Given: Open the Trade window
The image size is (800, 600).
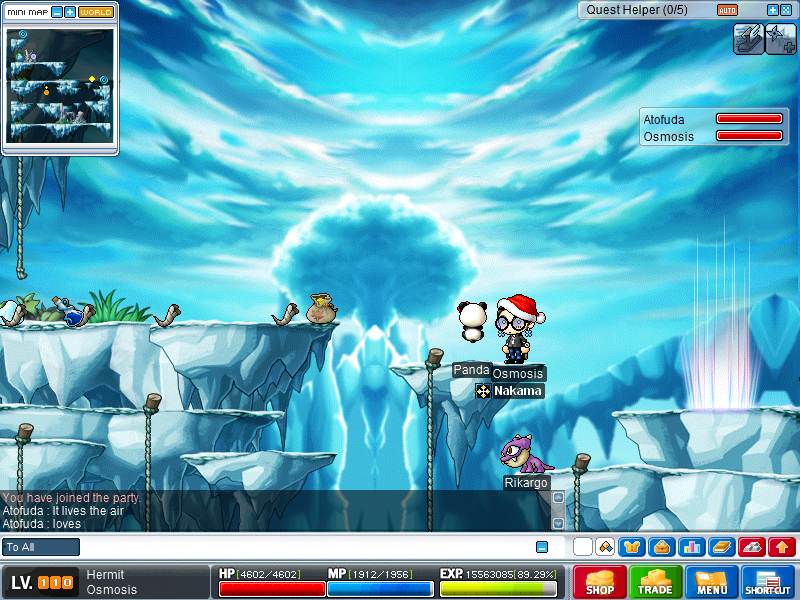Looking at the screenshot, I should coord(656,582).
